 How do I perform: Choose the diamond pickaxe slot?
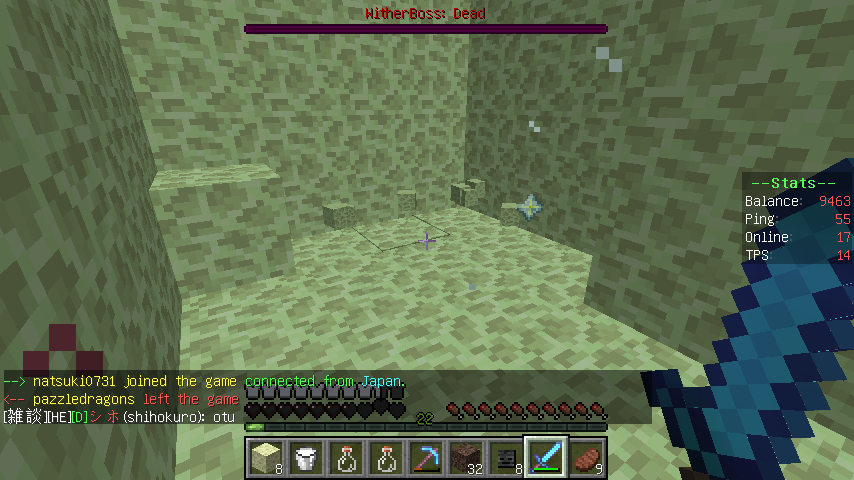click(426, 458)
